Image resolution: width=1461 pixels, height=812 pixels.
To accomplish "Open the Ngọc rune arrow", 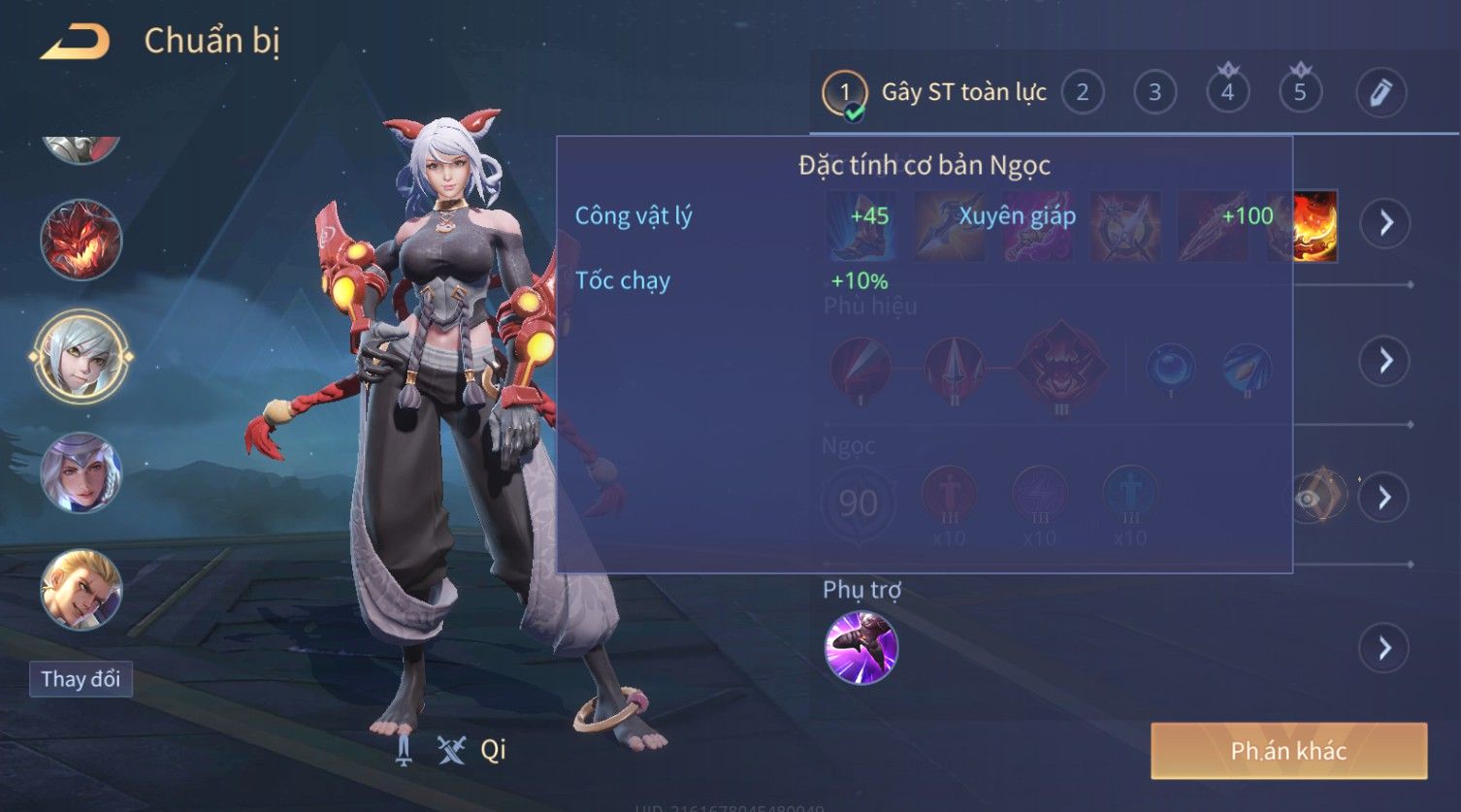I will [1385, 498].
